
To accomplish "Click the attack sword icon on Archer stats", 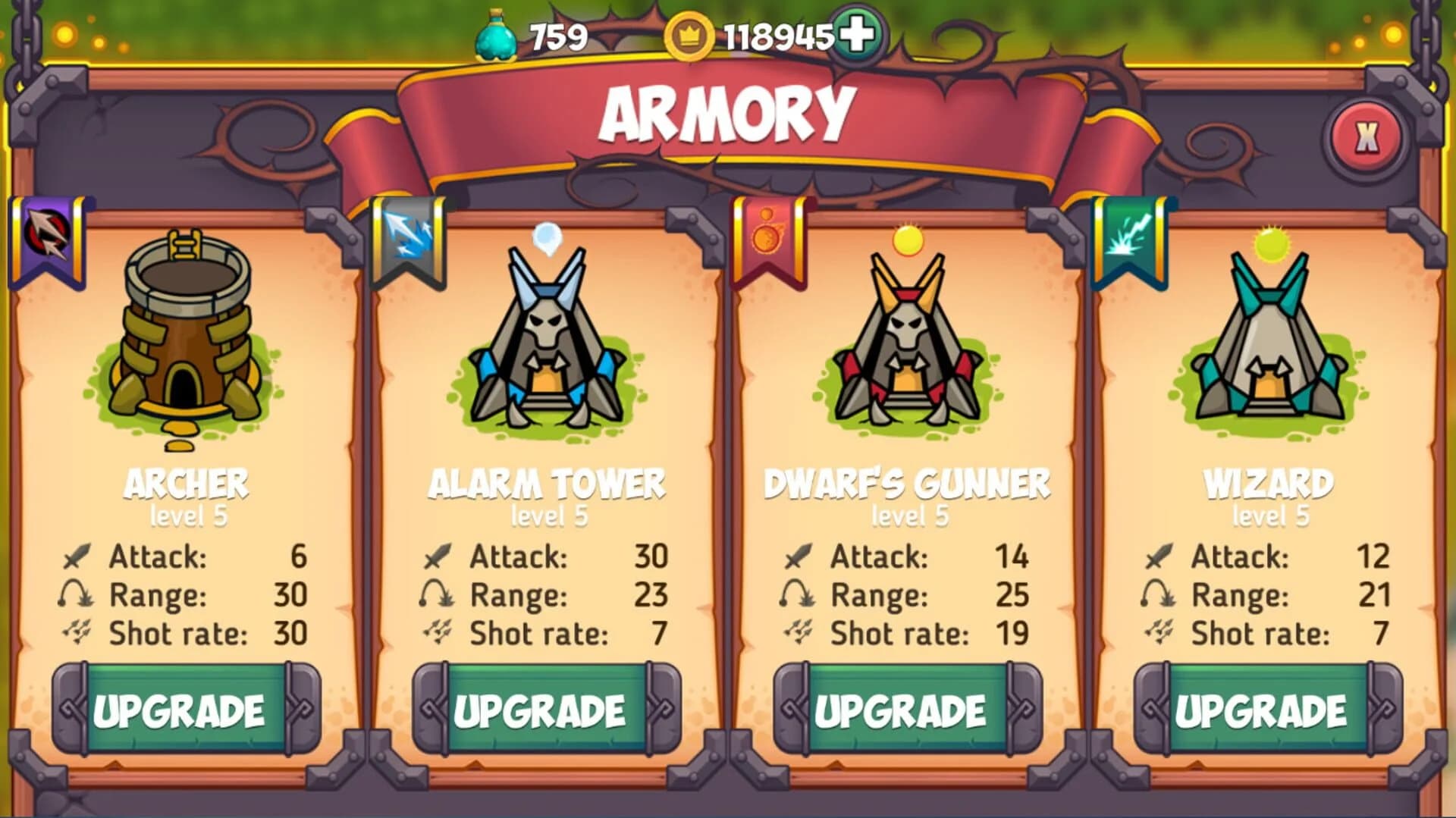I will (79, 556).
